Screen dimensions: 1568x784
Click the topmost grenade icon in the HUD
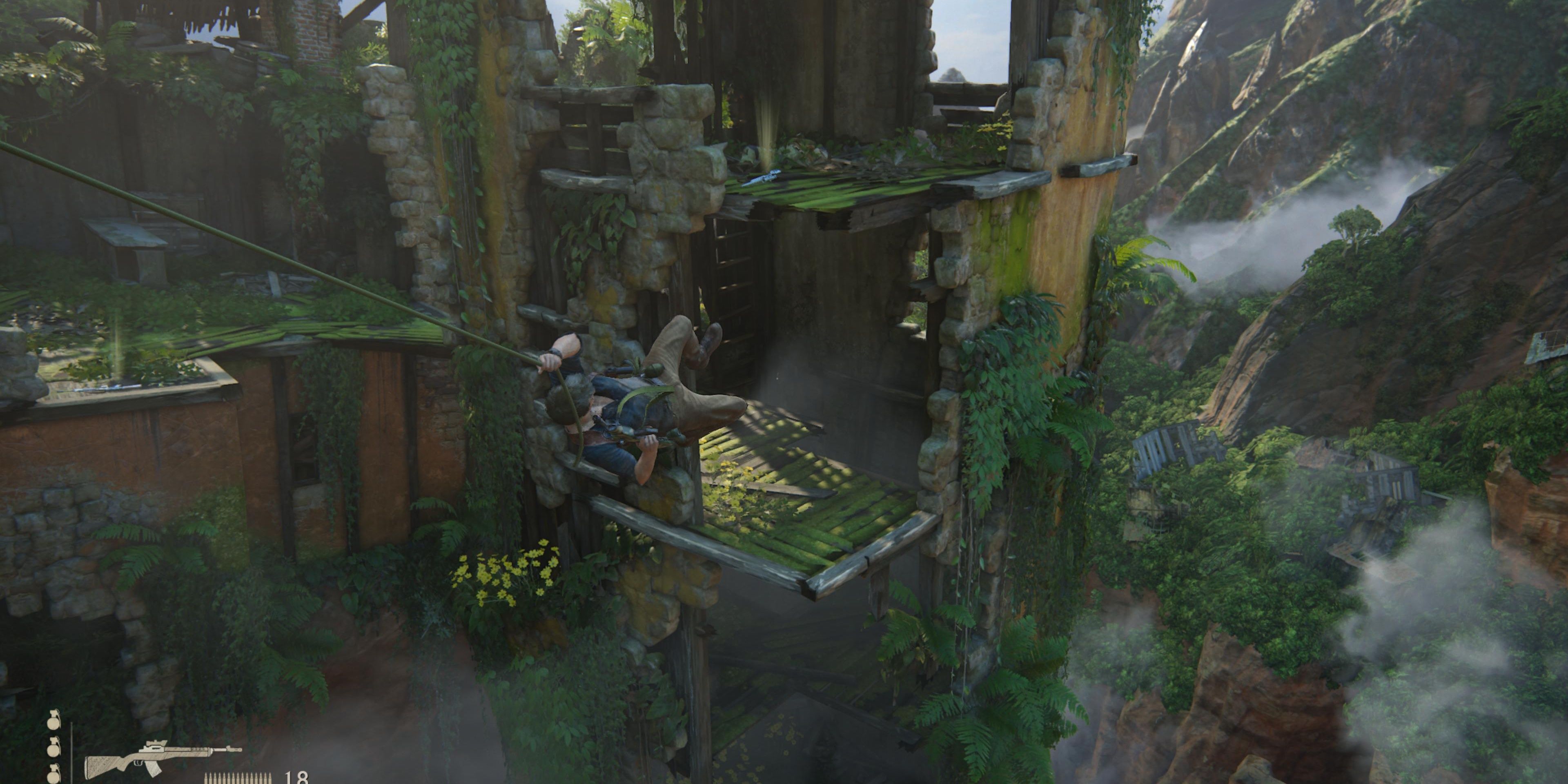54,723
